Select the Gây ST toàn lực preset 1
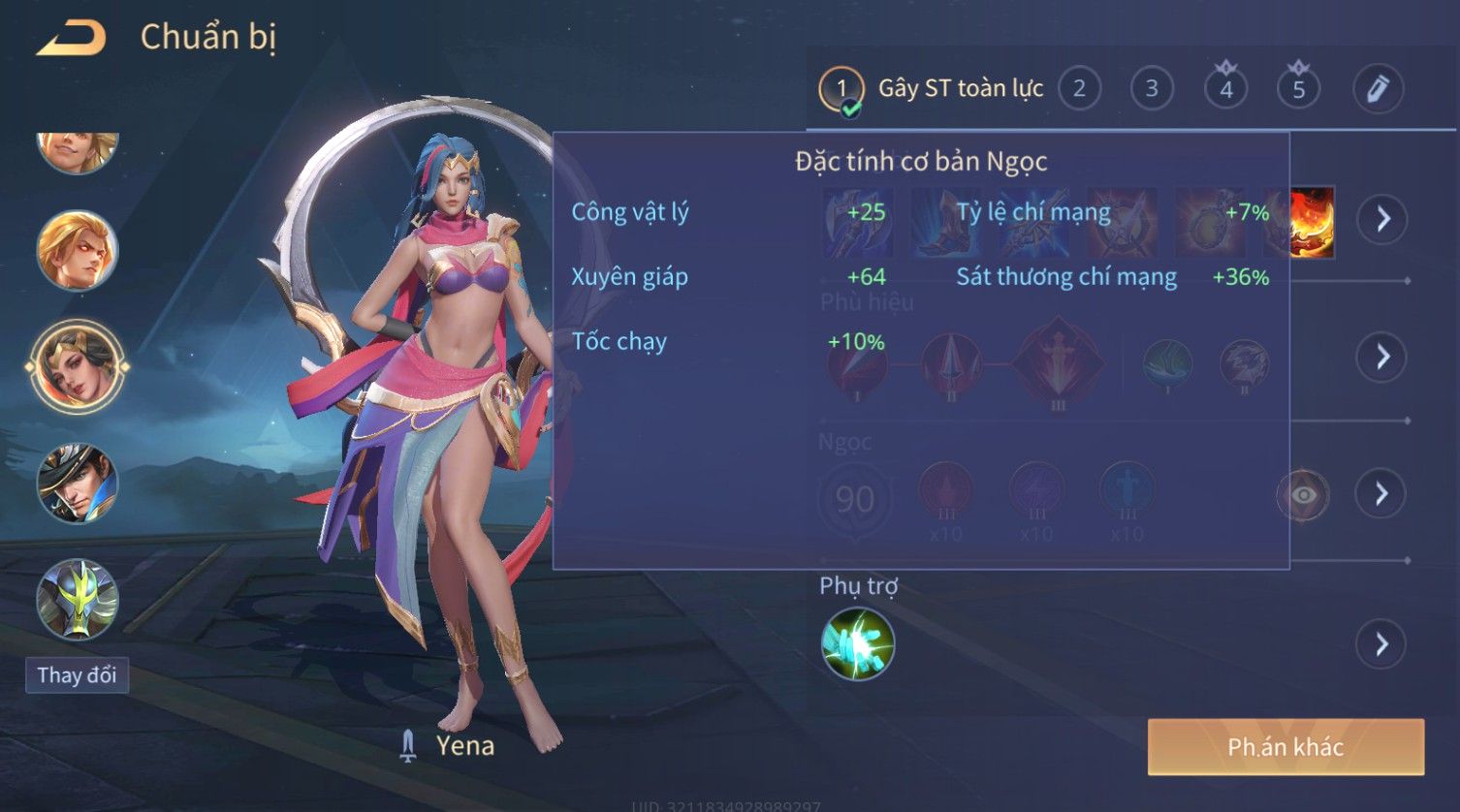The height and width of the screenshot is (812, 1460). click(x=841, y=90)
